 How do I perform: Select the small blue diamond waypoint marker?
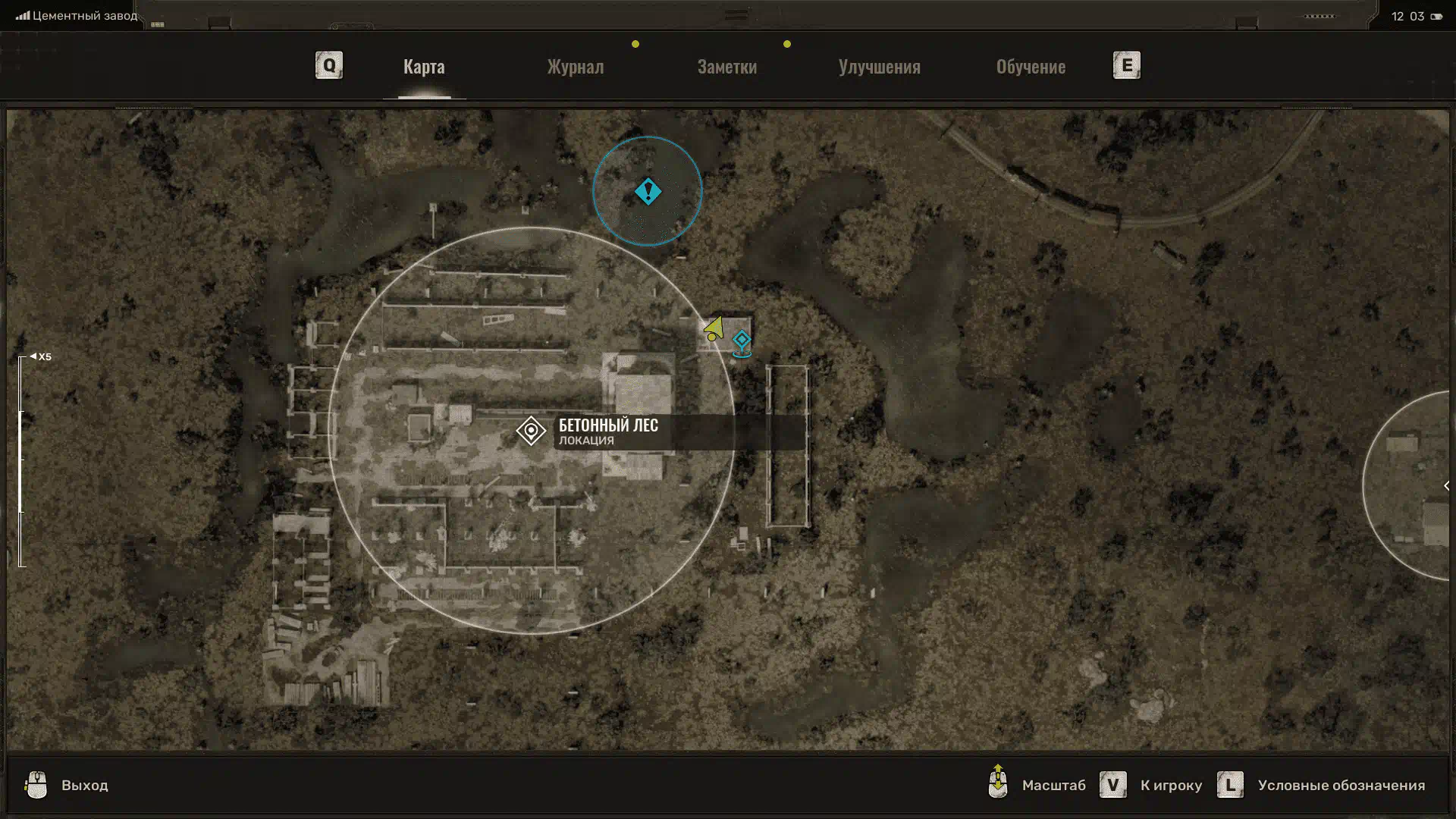[742, 340]
